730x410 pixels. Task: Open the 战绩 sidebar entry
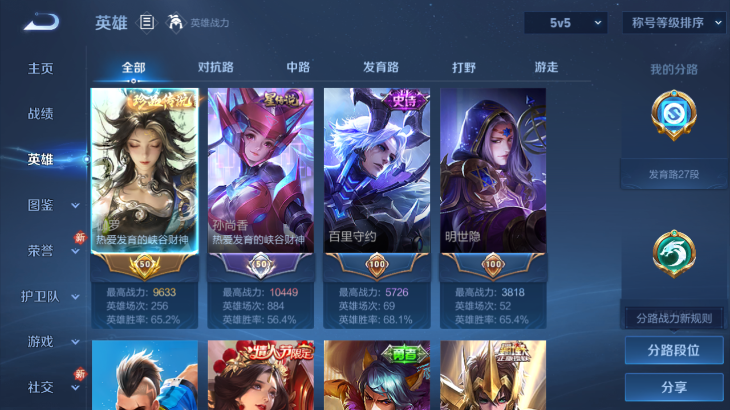point(41,114)
